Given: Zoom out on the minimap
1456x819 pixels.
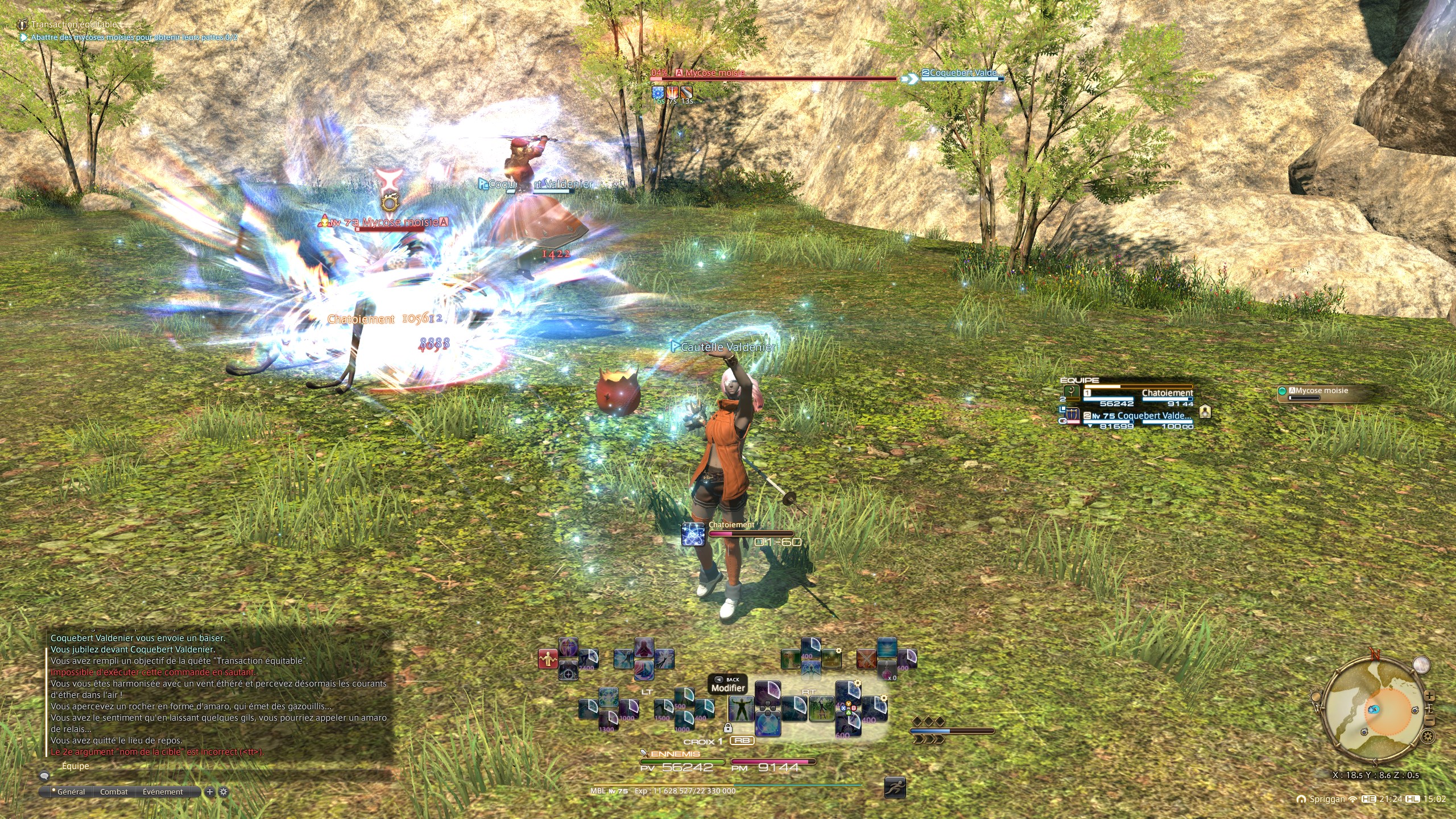Looking at the screenshot, I should 1430,721.
